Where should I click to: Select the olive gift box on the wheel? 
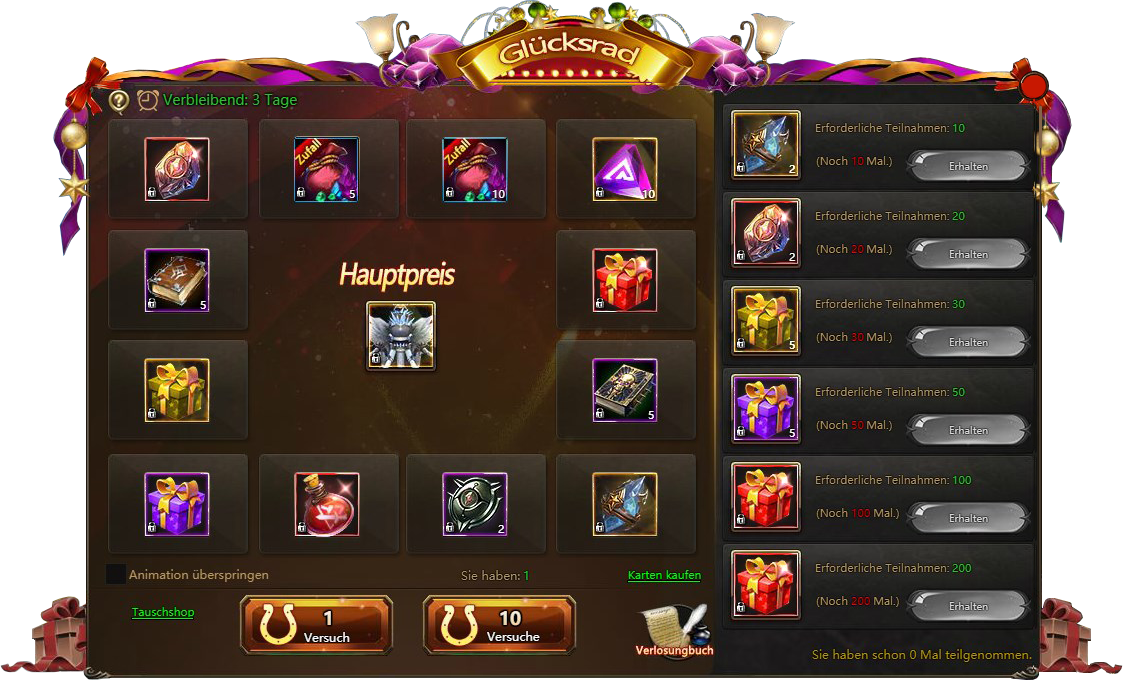tap(177, 390)
